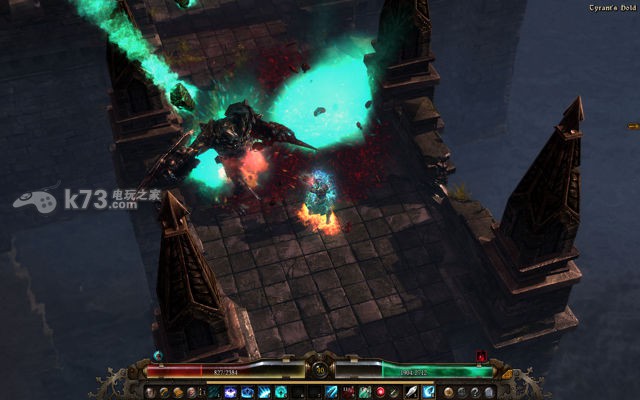Image resolution: width=640 pixels, height=400 pixels.
Task: Activate the green potion bottle slot
Action: (364, 391)
